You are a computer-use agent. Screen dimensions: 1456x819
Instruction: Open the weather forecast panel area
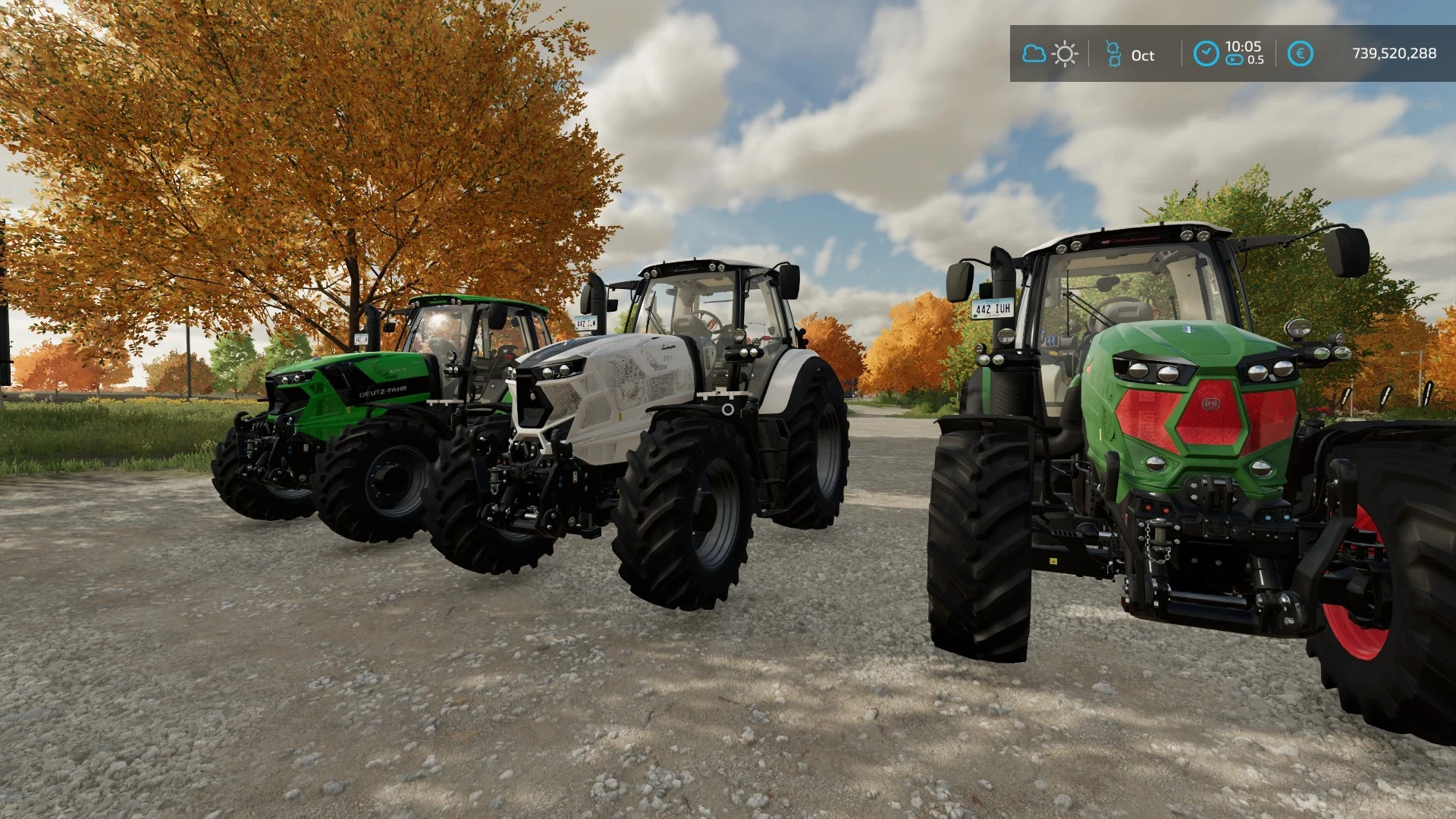point(1050,53)
